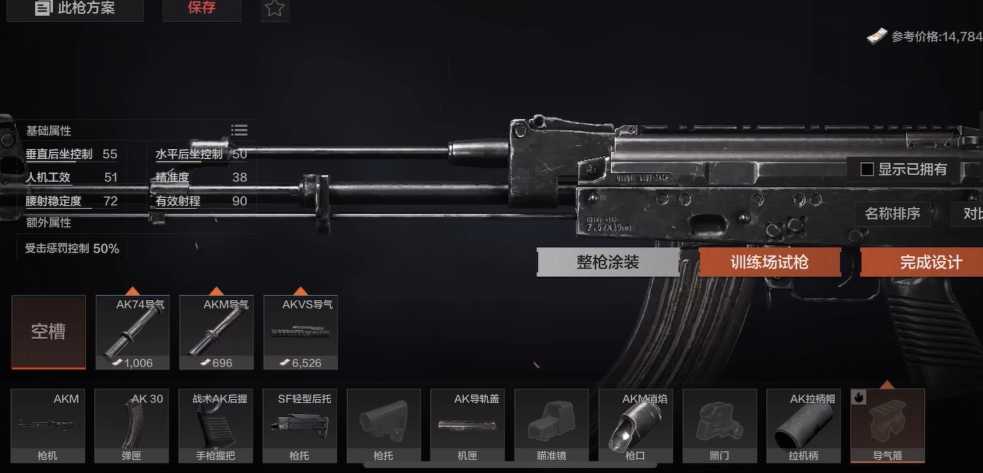Choose the AK74导气 gas tube part
This screenshot has width=983, height=473.
pos(132,333)
